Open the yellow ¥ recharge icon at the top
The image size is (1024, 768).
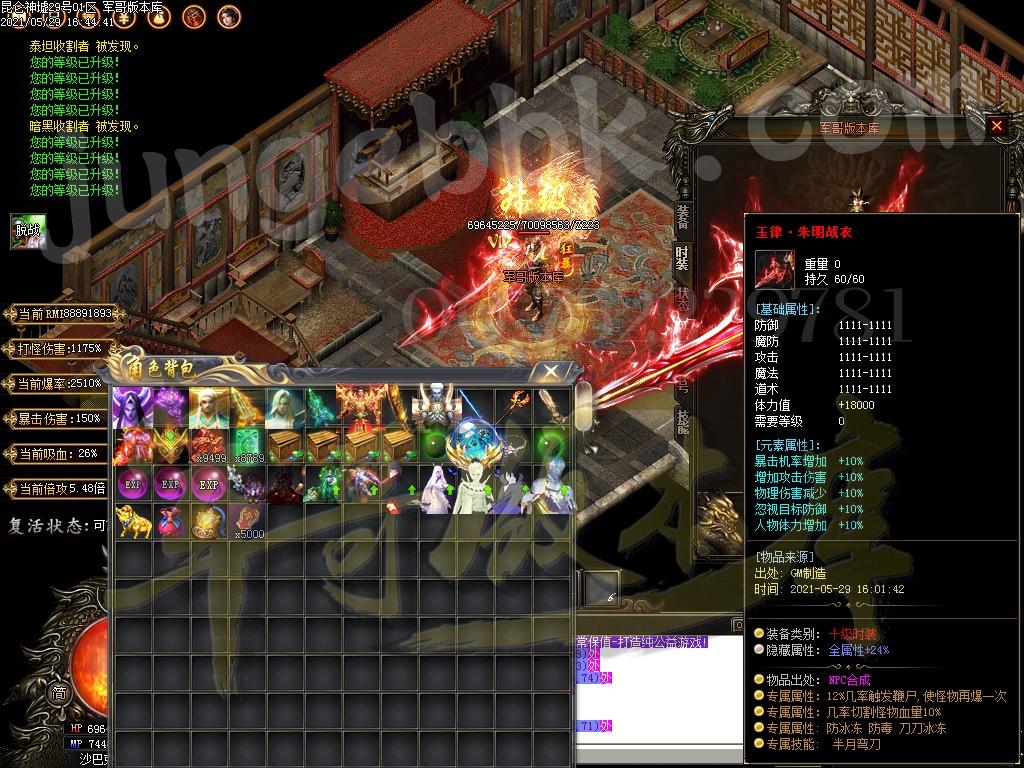(125, 15)
